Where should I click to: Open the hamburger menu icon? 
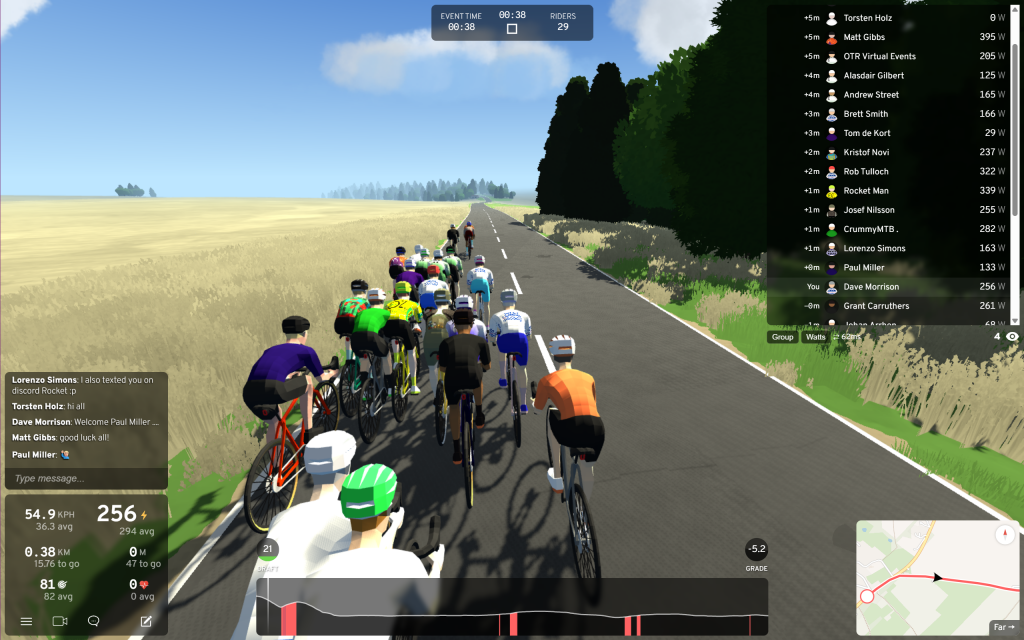pyautogui.click(x=26, y=621)
